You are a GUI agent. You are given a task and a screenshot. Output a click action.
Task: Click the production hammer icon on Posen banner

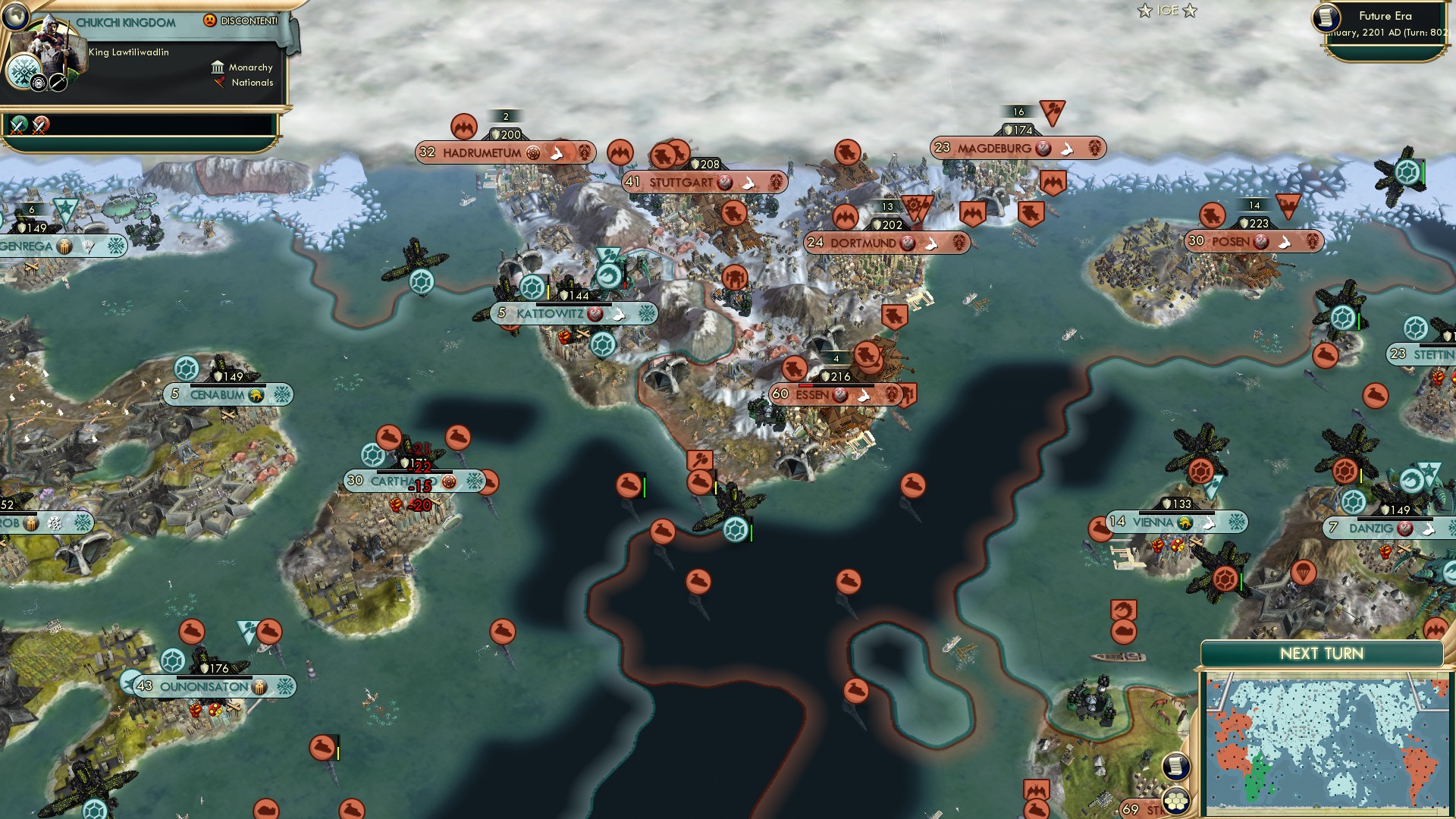click(1260, 241)
